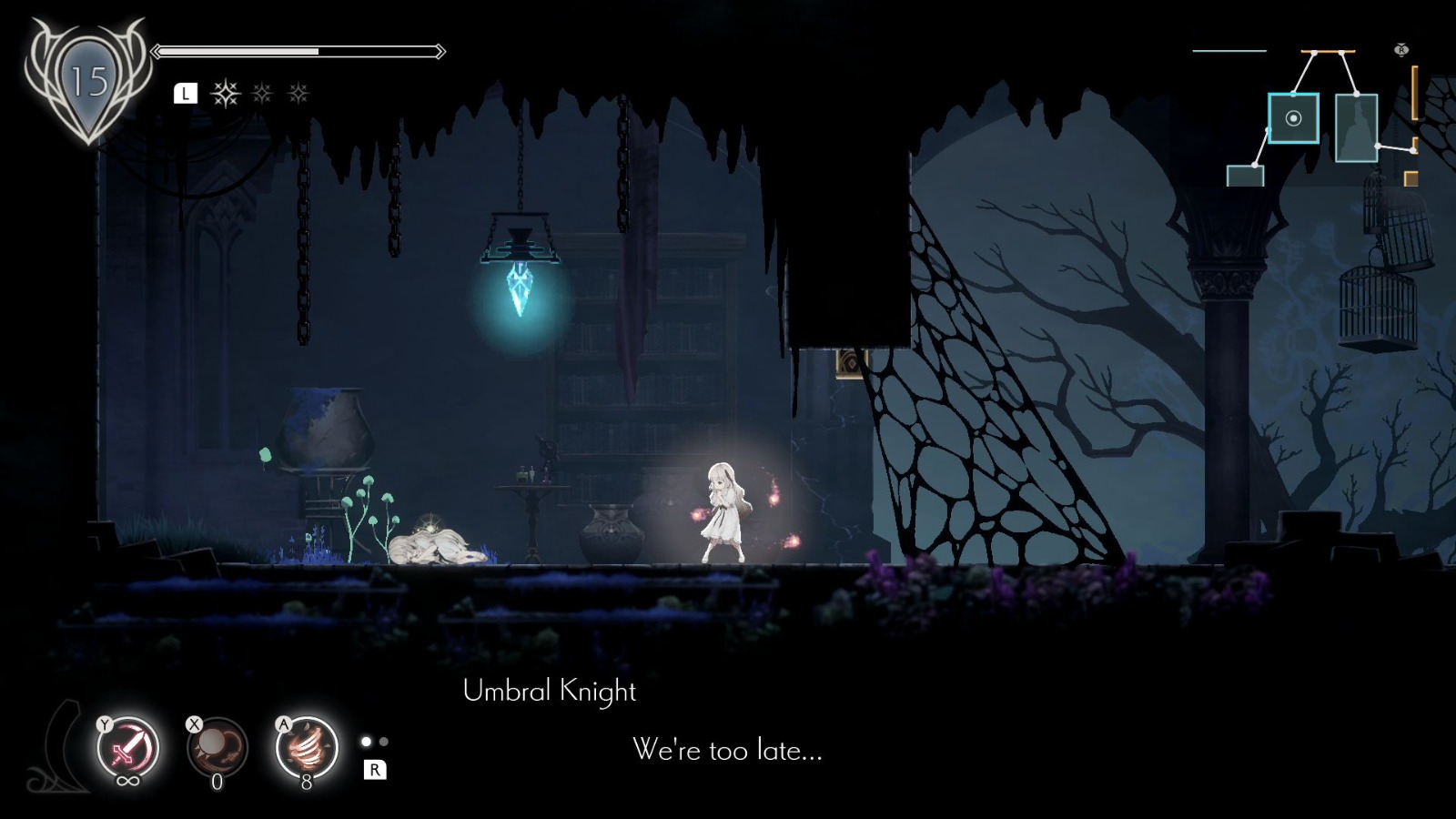Screen dimensions: 1456x819
Task: Click the tall room right of current room
Action: pos(1357,127)
